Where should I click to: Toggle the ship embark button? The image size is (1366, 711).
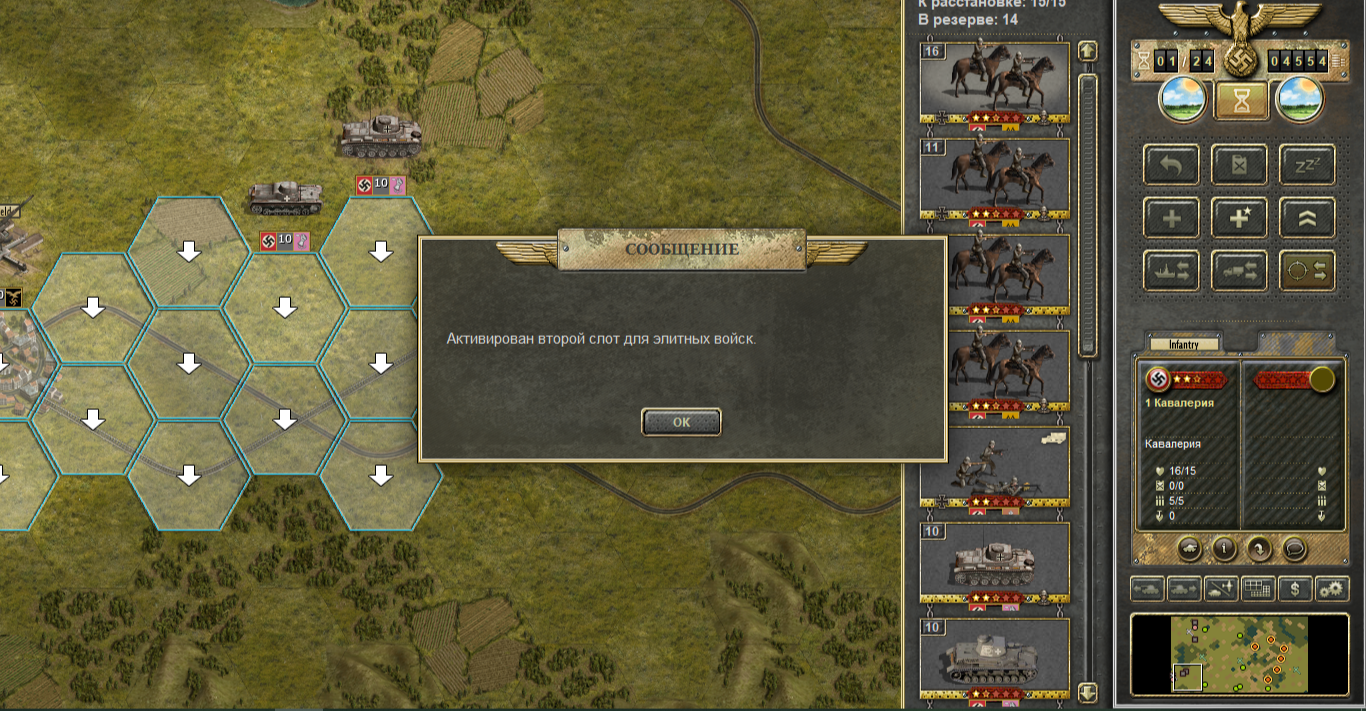coord(1172,270)
